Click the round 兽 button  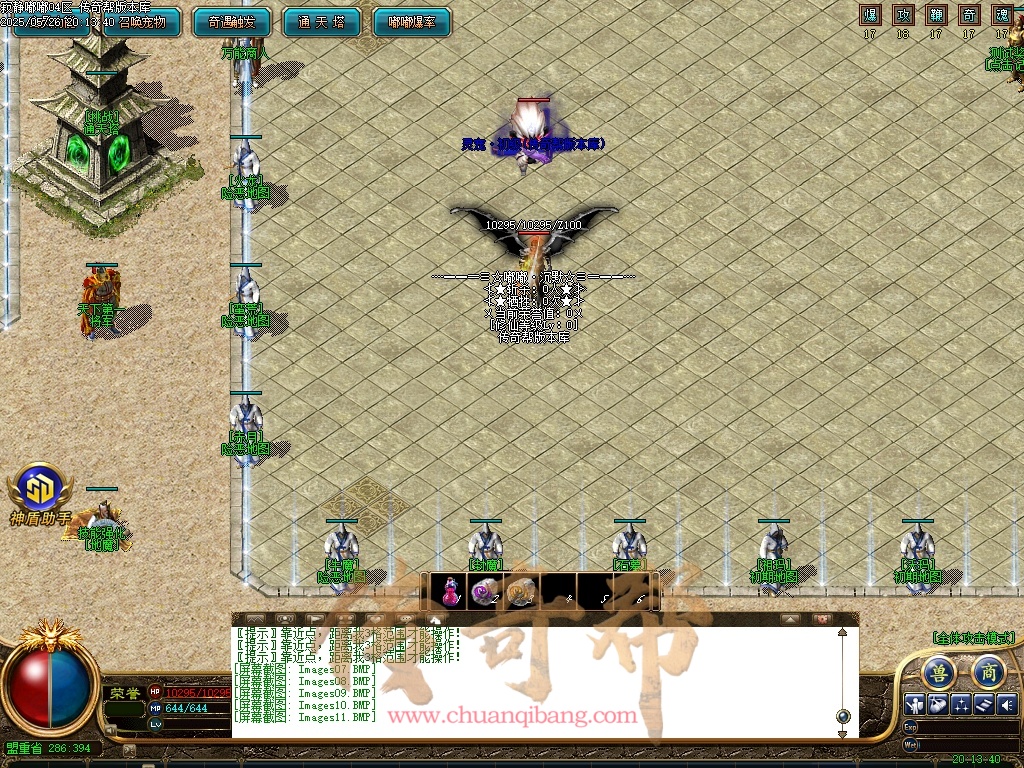[938, 672]
